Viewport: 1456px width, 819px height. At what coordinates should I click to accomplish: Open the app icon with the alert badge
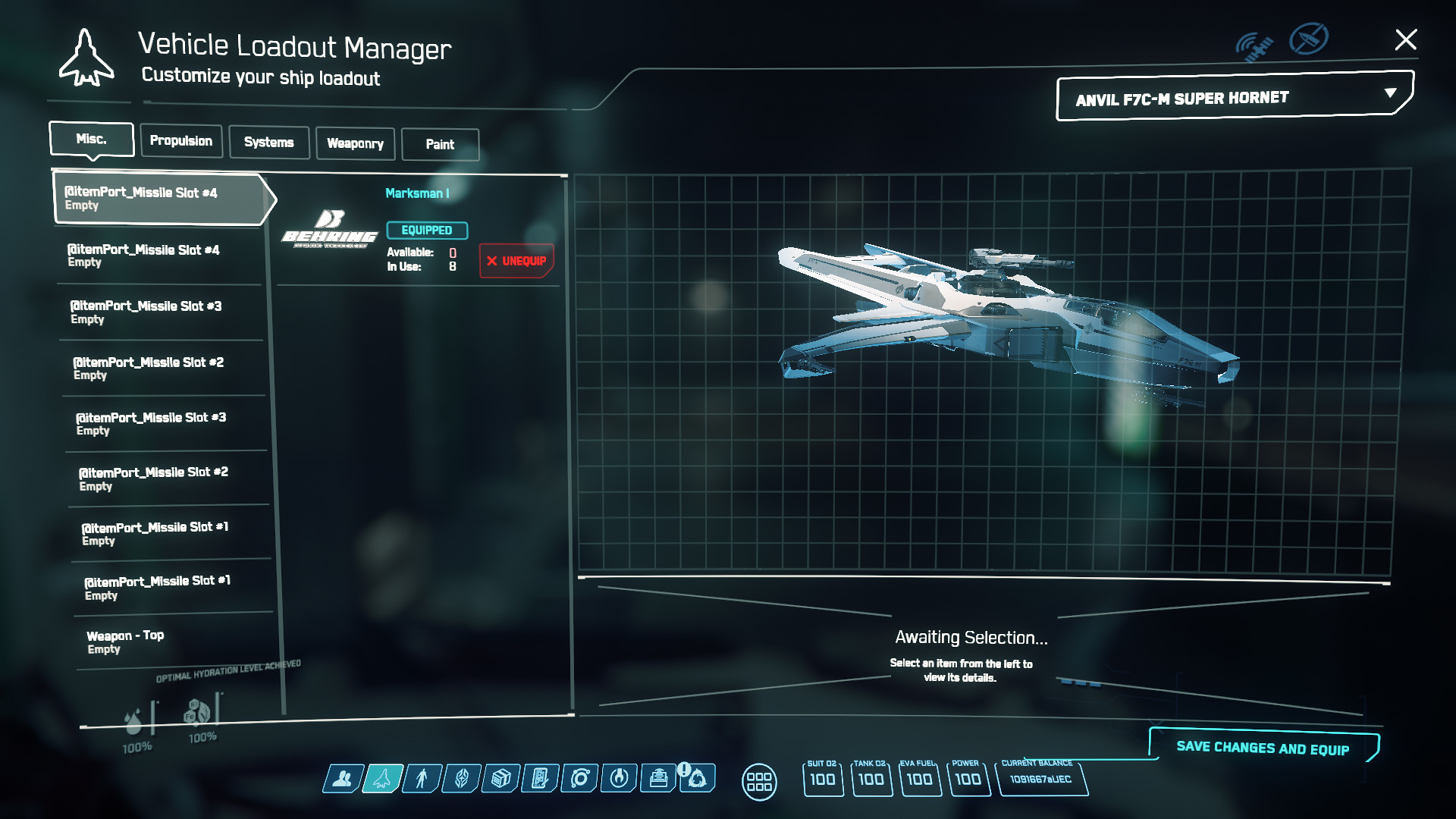697,777
